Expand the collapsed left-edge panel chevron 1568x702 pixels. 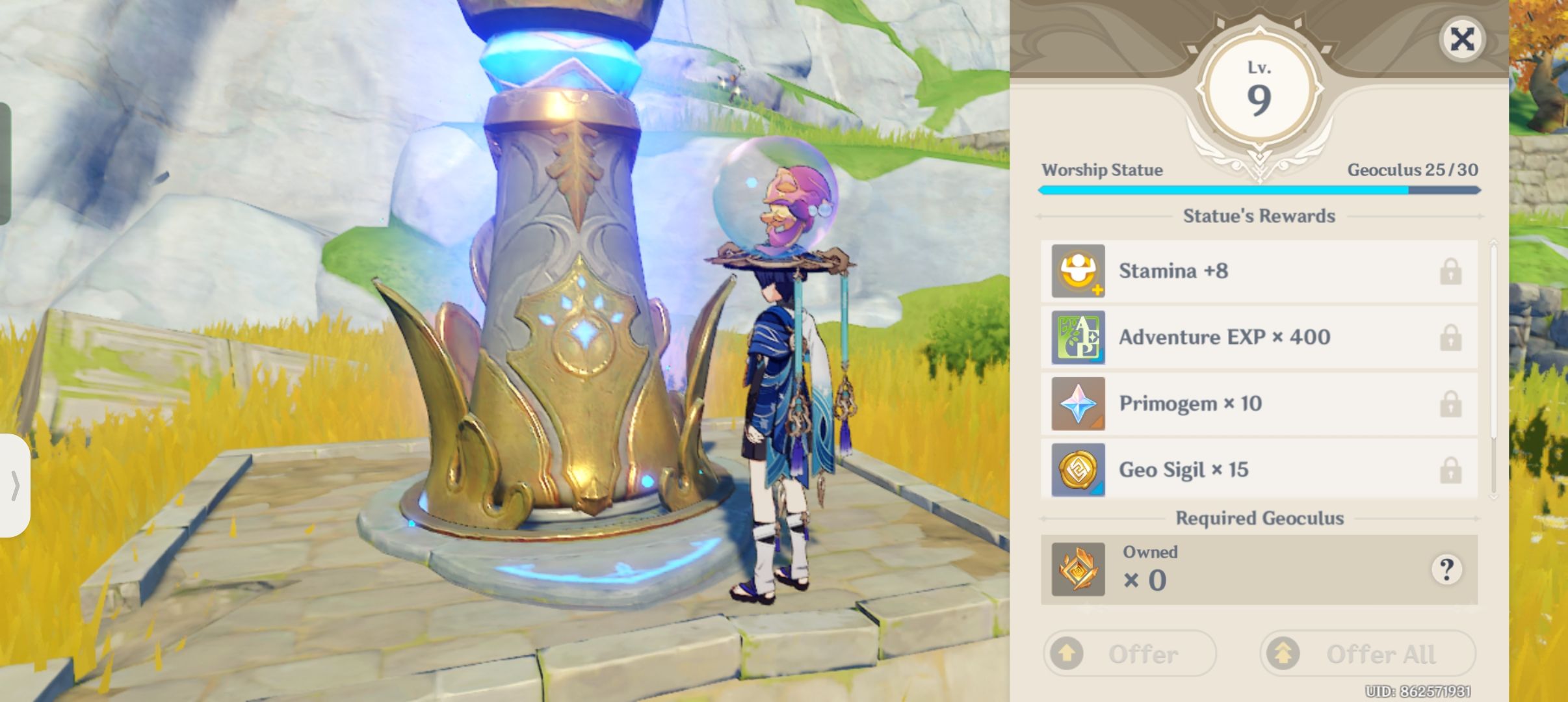coord(18,484)
